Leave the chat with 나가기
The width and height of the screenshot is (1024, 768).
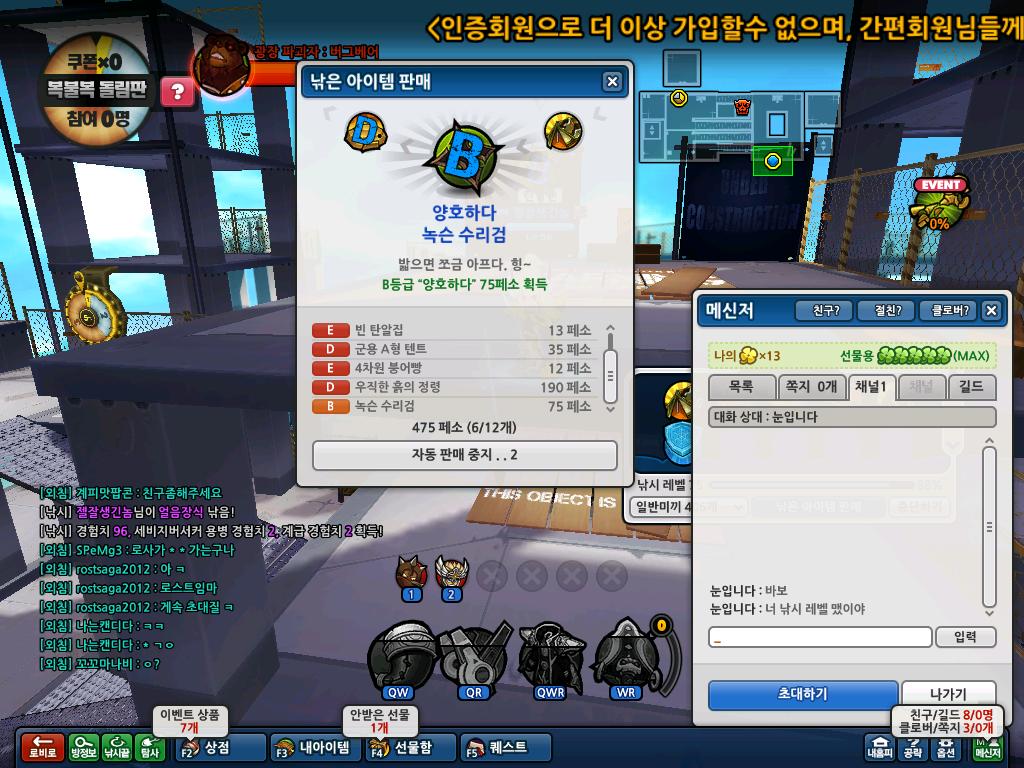948,694
